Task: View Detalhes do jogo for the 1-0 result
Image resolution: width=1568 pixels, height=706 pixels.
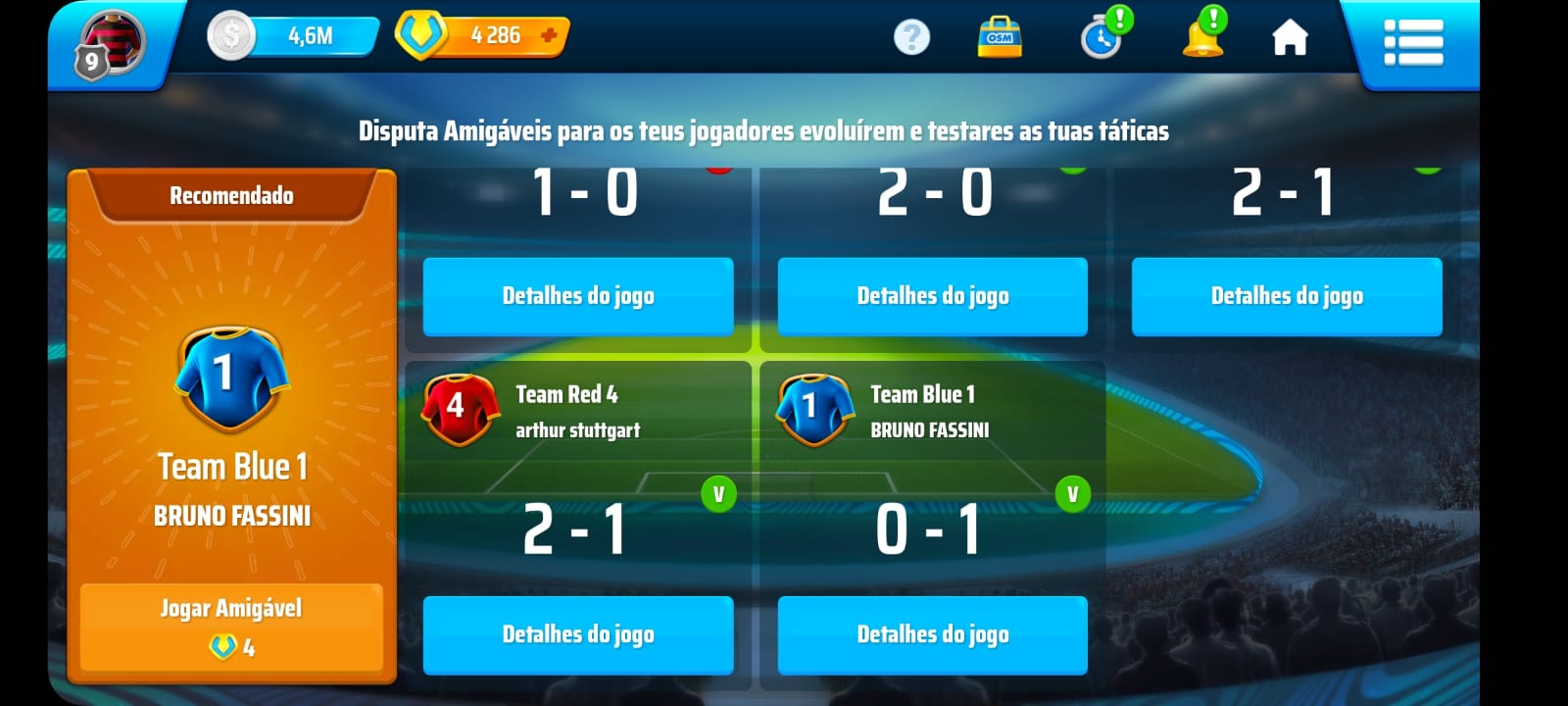Action: [x=578, y=296]
